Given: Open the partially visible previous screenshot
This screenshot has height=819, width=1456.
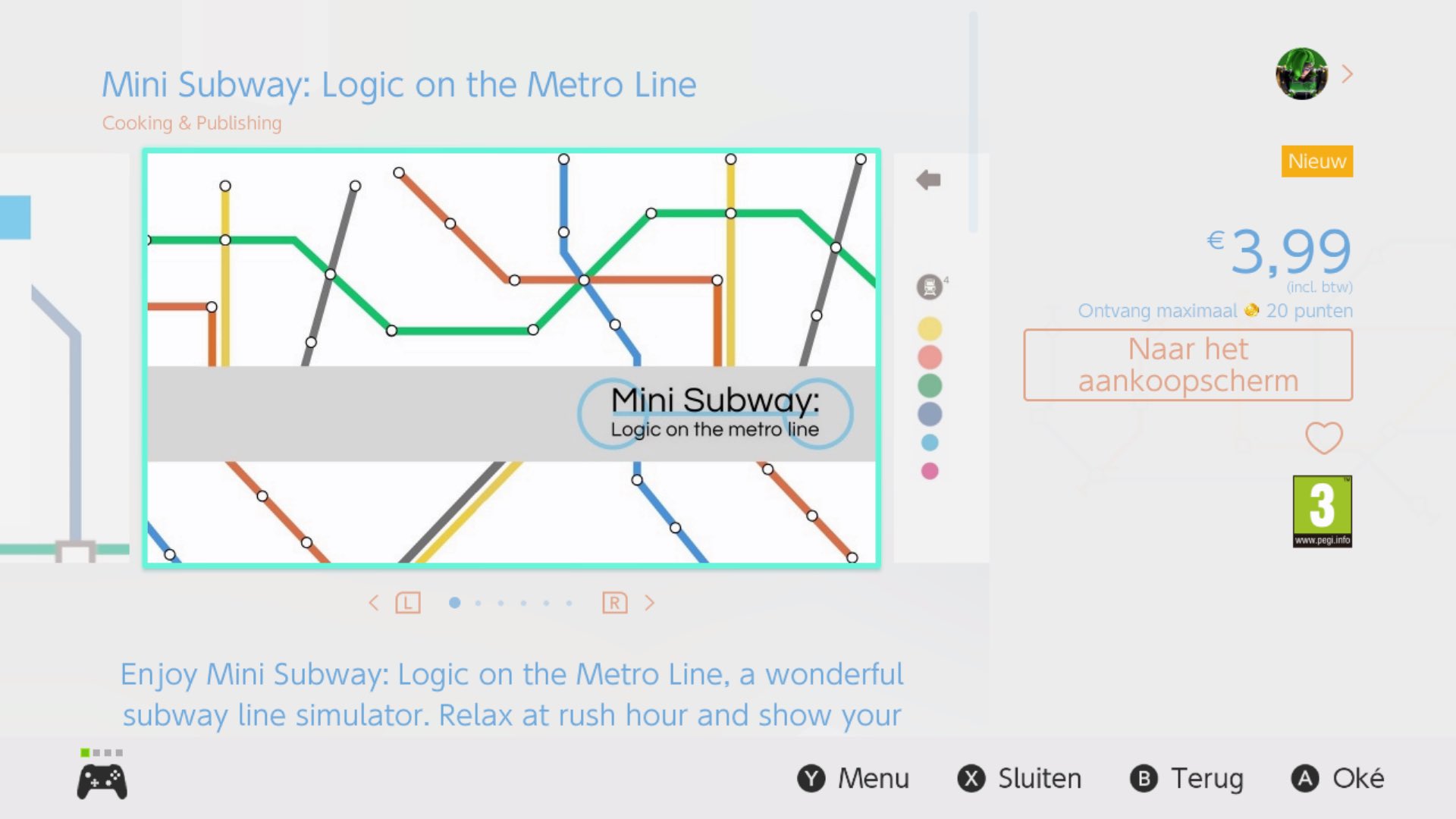Looking at the screenshot, I should pos(64,358).
